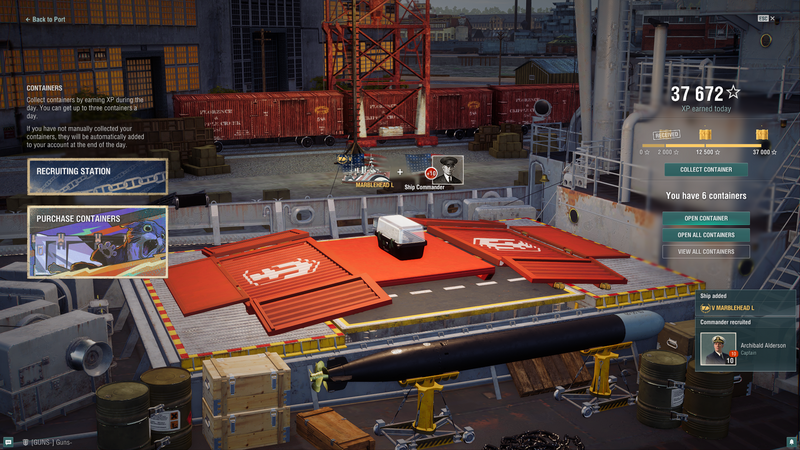Screen dimensions: 800x450
Task: Open the Purchase Containers shop
Action: coord(97,241)
